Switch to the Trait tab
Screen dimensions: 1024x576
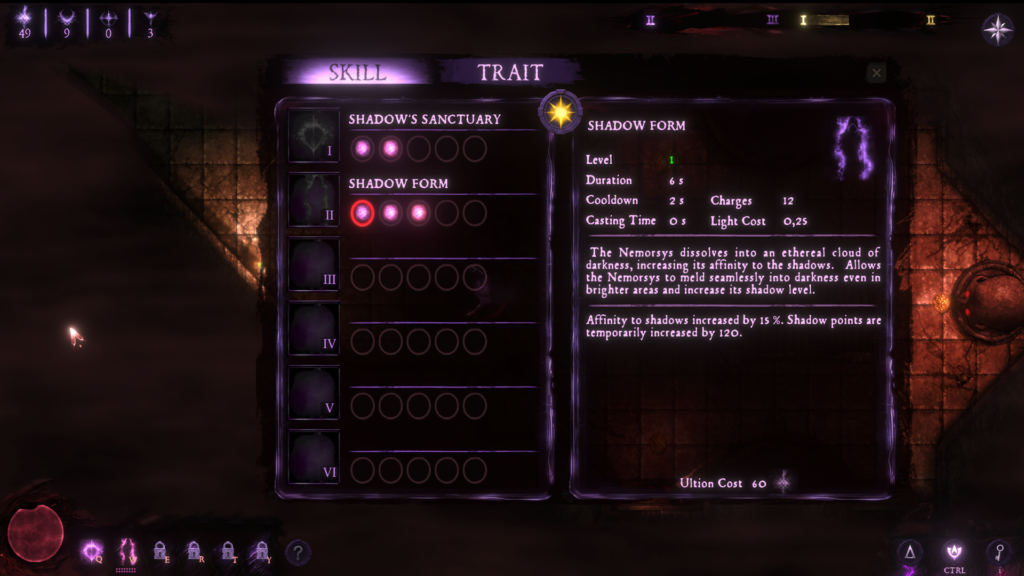pyautogui.click(x=510, y=72)
